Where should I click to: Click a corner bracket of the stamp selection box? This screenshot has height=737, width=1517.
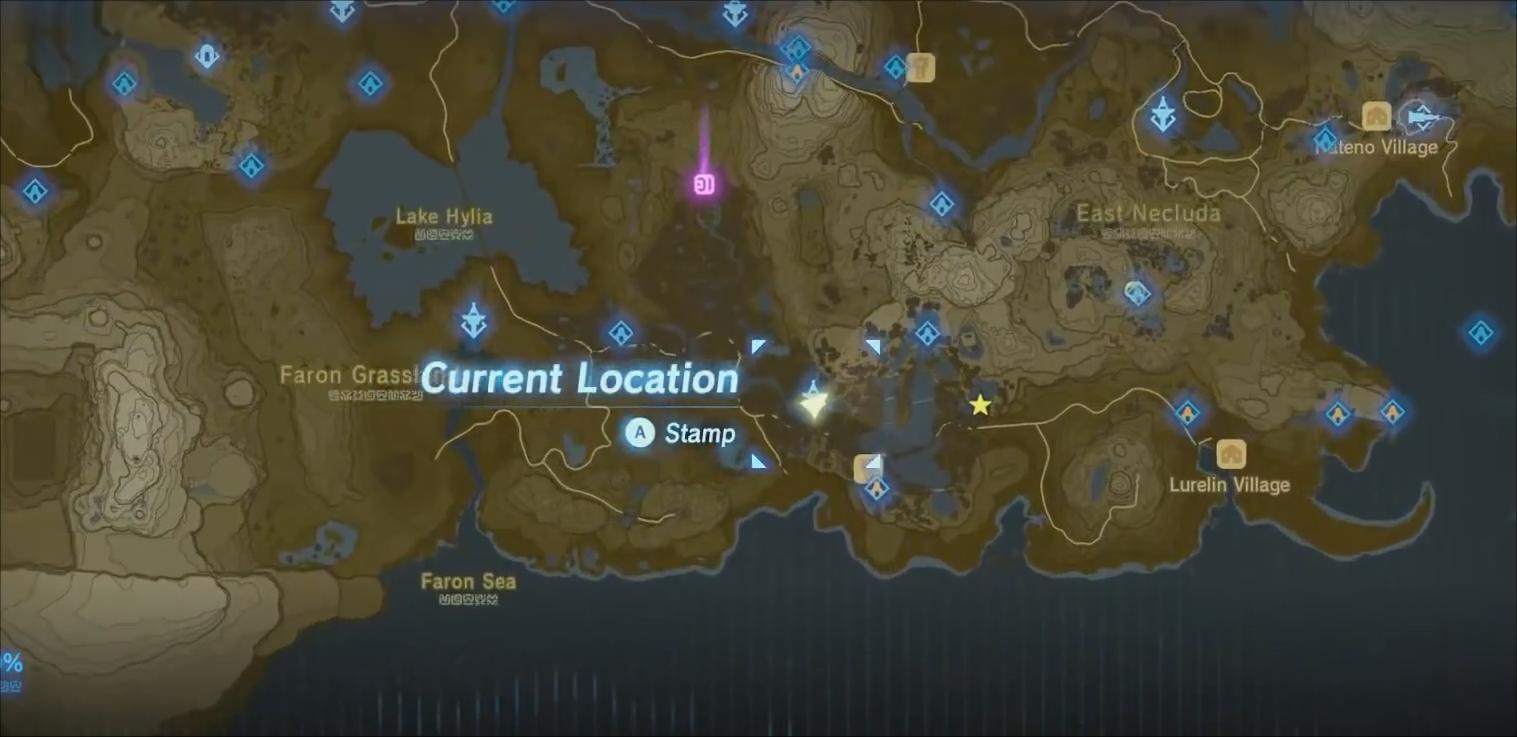758,347
